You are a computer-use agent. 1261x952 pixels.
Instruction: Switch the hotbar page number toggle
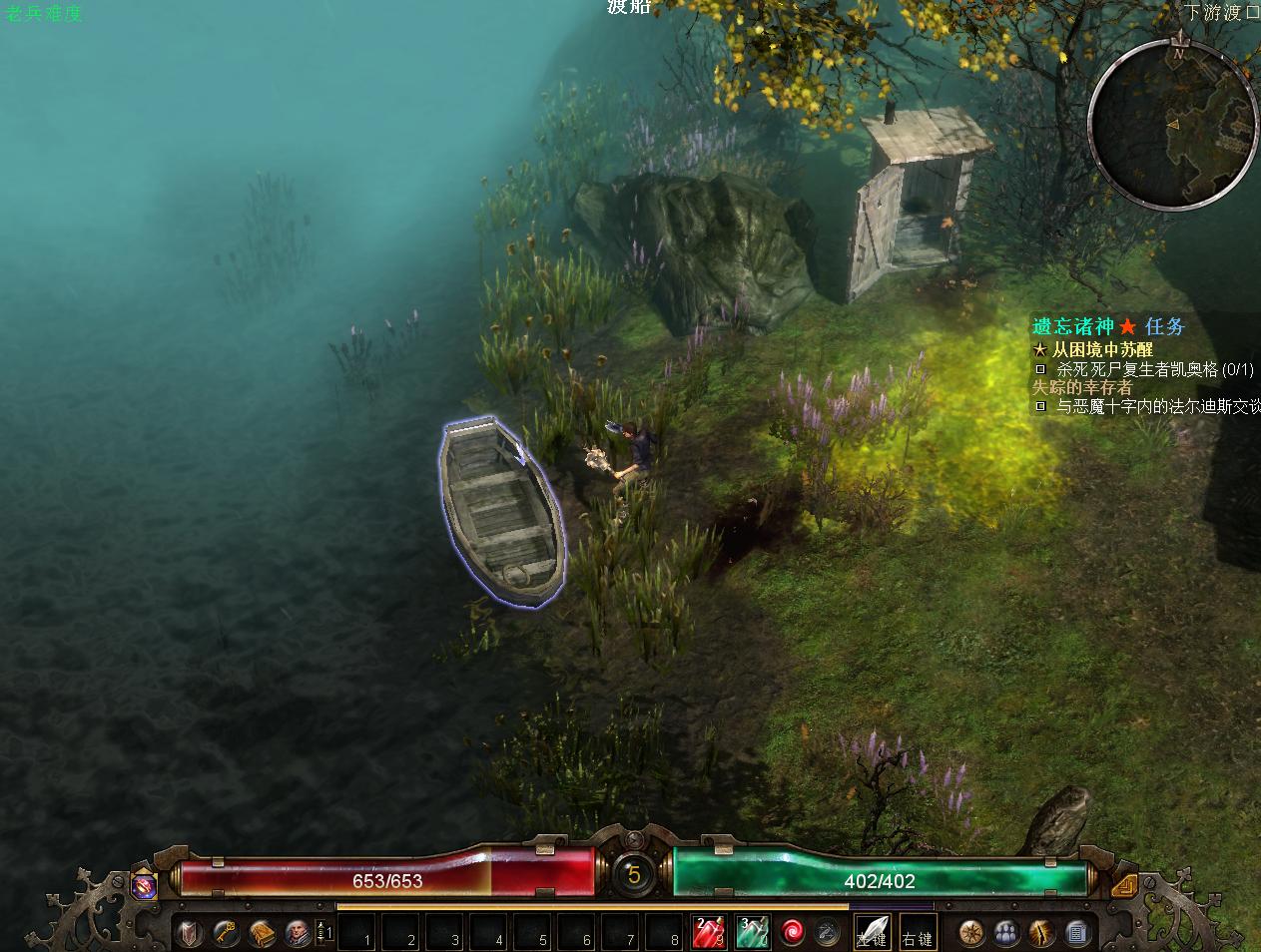(x=324, y=933)
